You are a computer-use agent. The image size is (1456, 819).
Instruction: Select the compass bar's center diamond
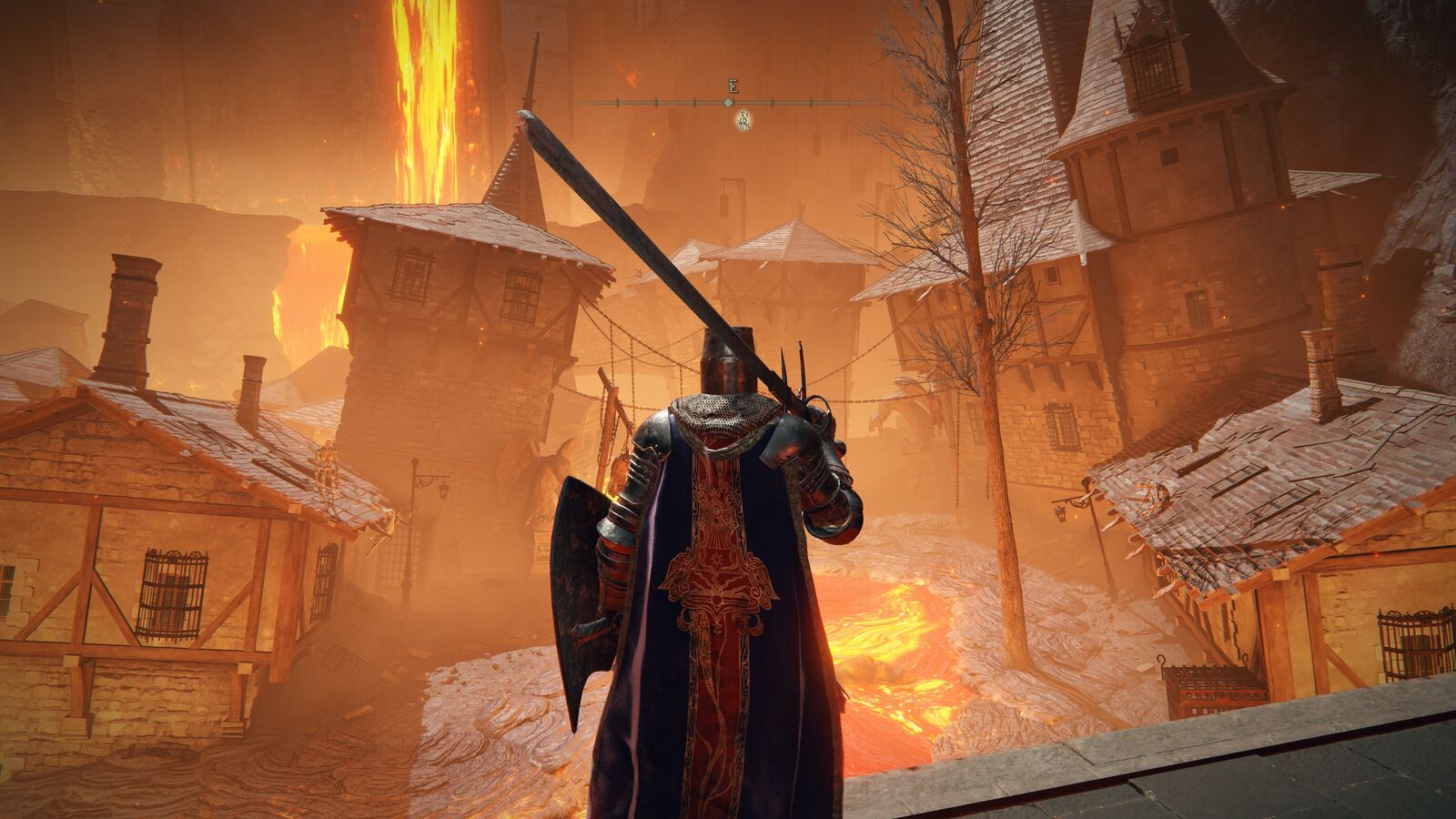[728, 103]
